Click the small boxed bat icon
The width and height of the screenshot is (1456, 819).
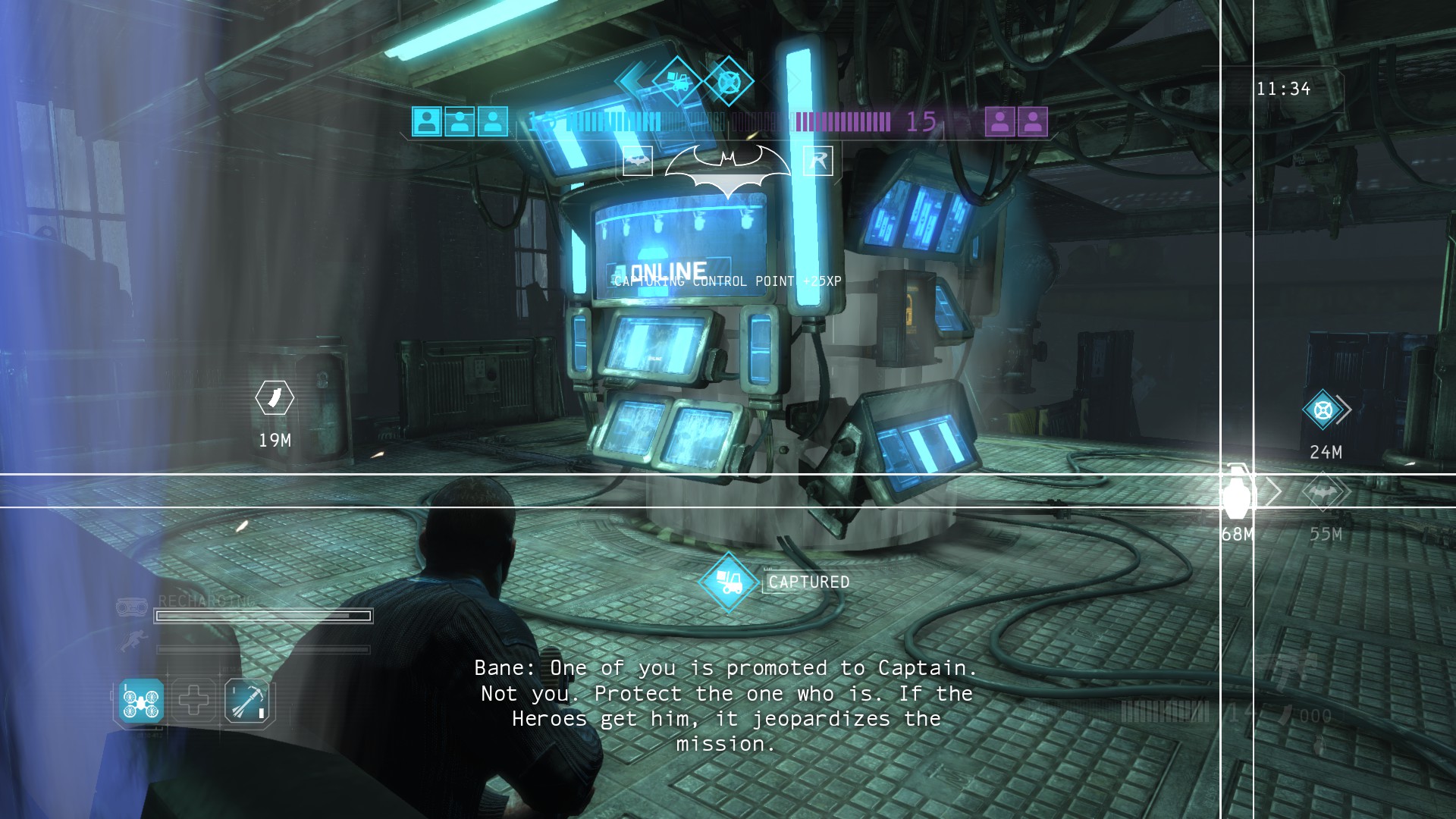[x=638, y=161]
